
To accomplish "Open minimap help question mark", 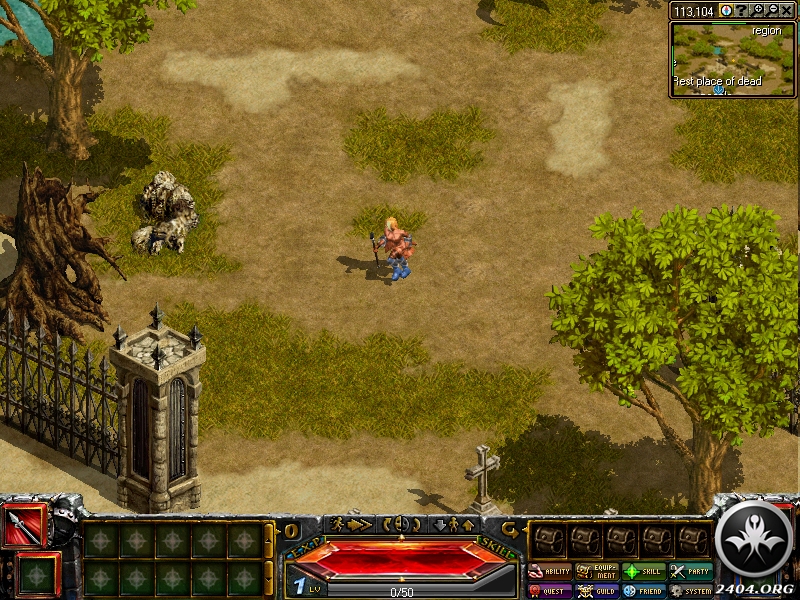I will click(x=742, y=10).
